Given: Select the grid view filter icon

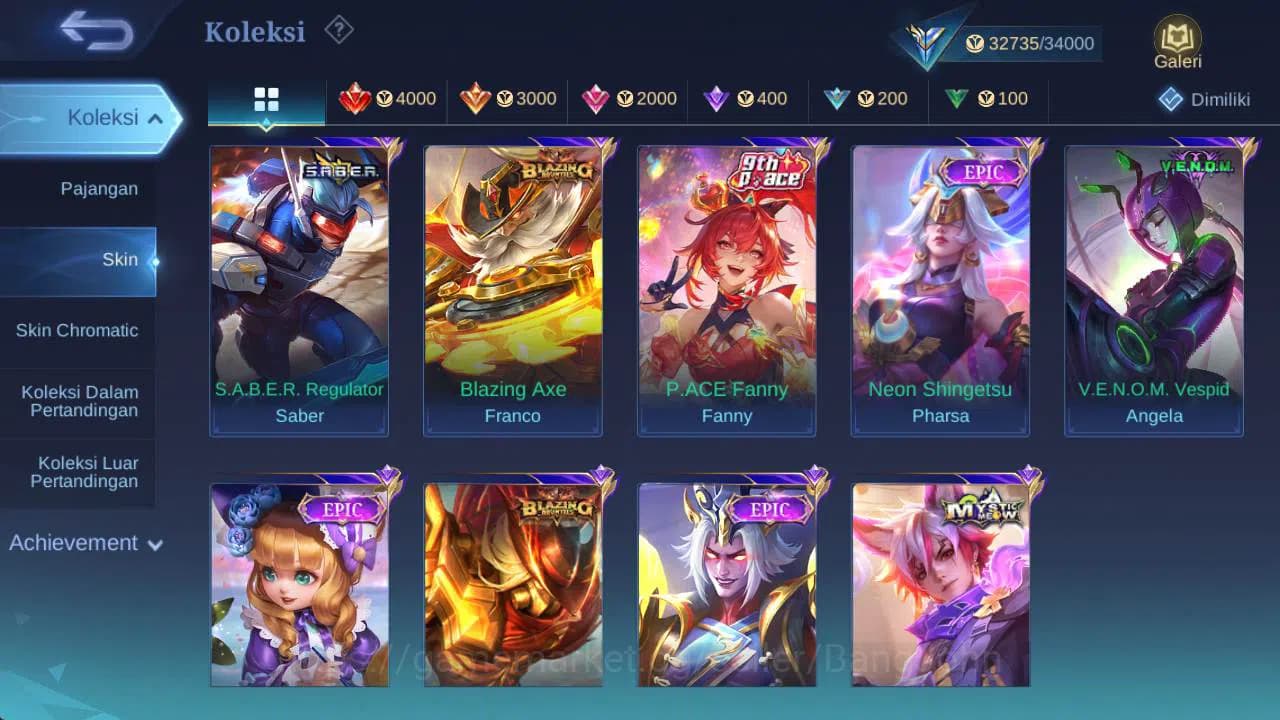Looking at the screenshot, I should (x=266, y=99).
